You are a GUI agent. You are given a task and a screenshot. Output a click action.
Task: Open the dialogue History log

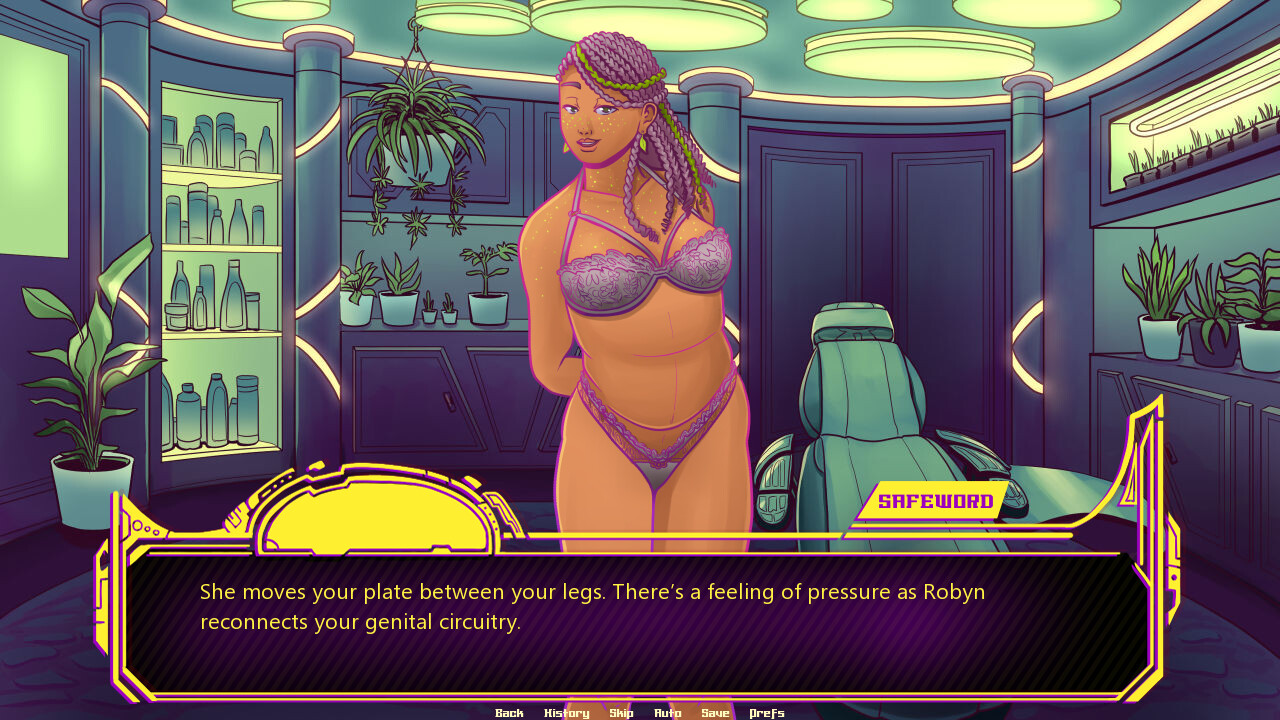[566, 713]
